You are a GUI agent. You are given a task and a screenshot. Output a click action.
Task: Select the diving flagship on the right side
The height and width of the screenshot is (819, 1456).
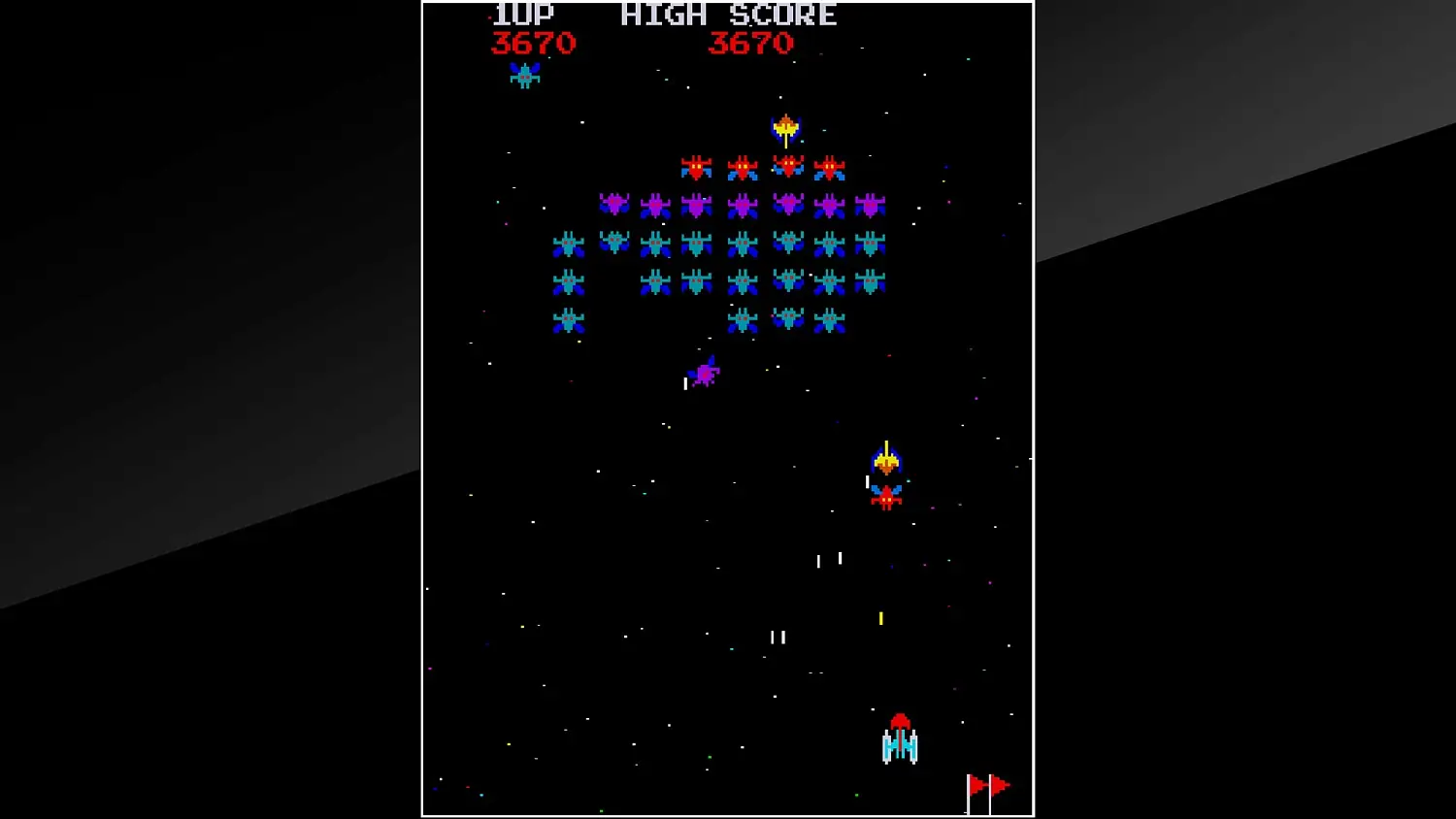(886, 462)
